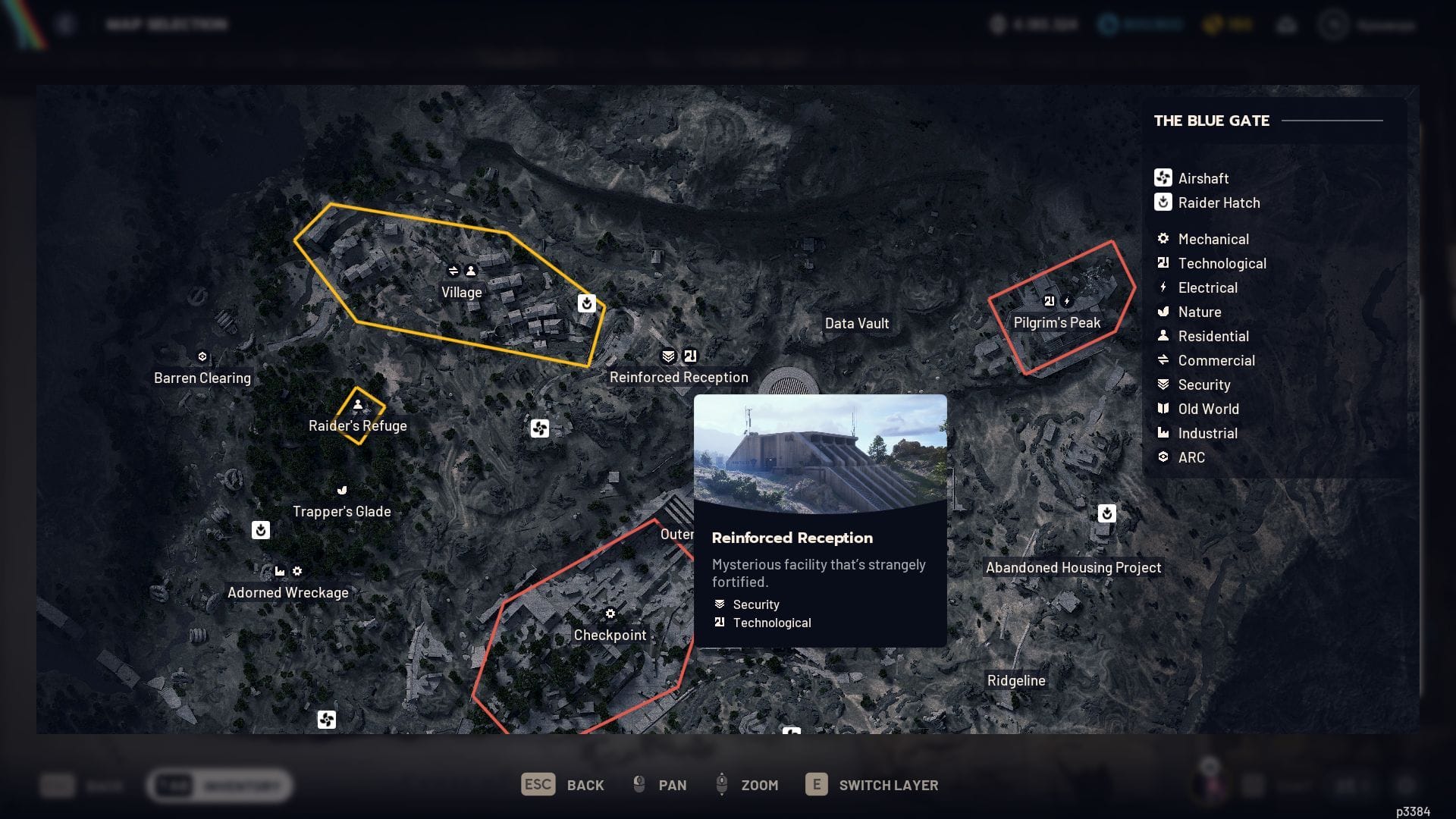1456x819 pixels.
Task: Click the Switch Layer control
Action: coord(872,785)
